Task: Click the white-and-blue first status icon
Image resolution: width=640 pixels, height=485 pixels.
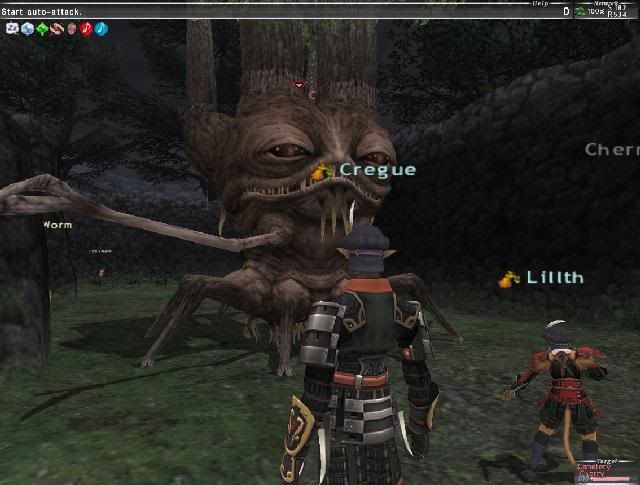Action: pyautogui.click(x=12, y=29)
